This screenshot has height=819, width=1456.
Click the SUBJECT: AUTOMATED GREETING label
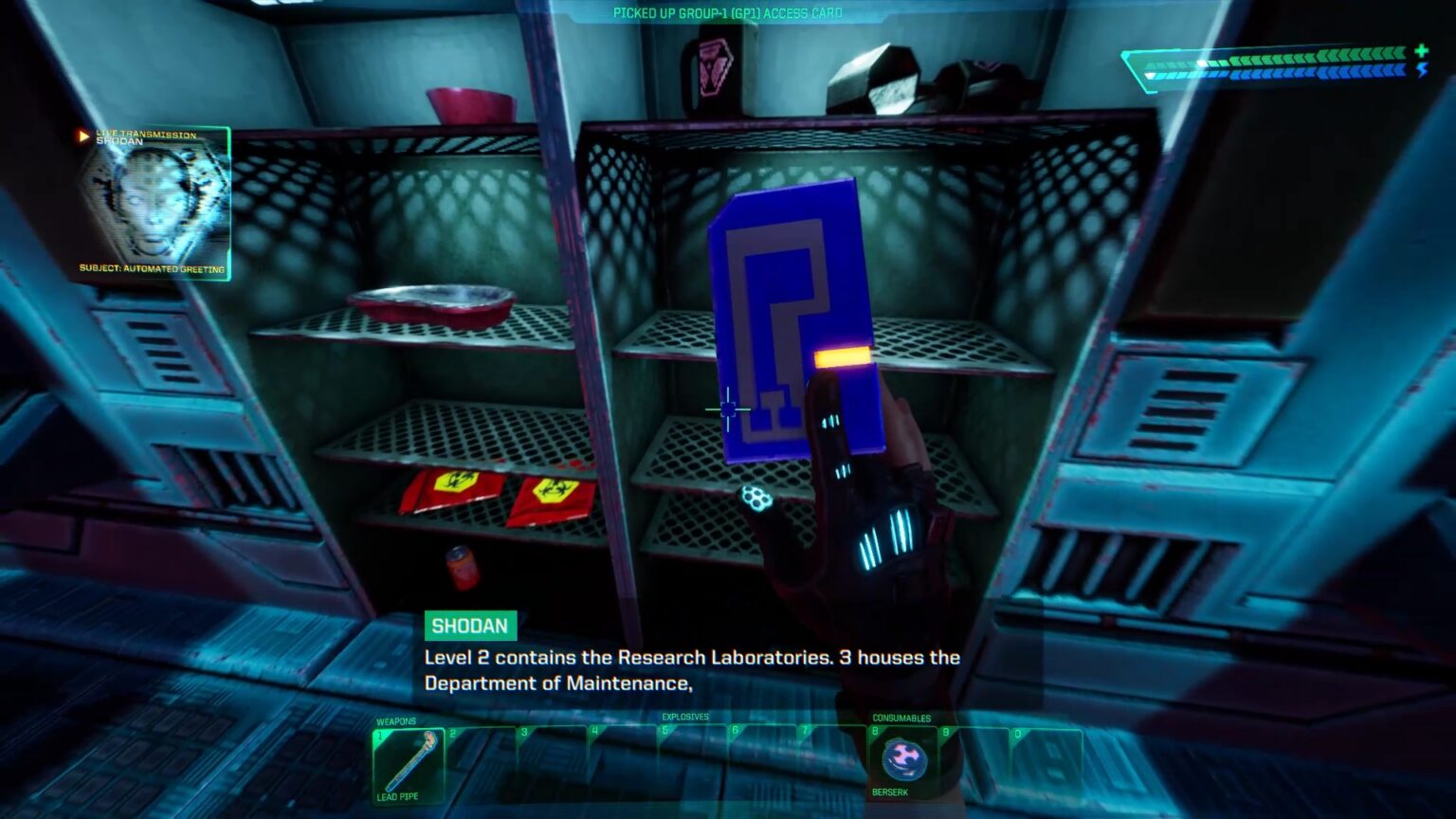(152, 270)
